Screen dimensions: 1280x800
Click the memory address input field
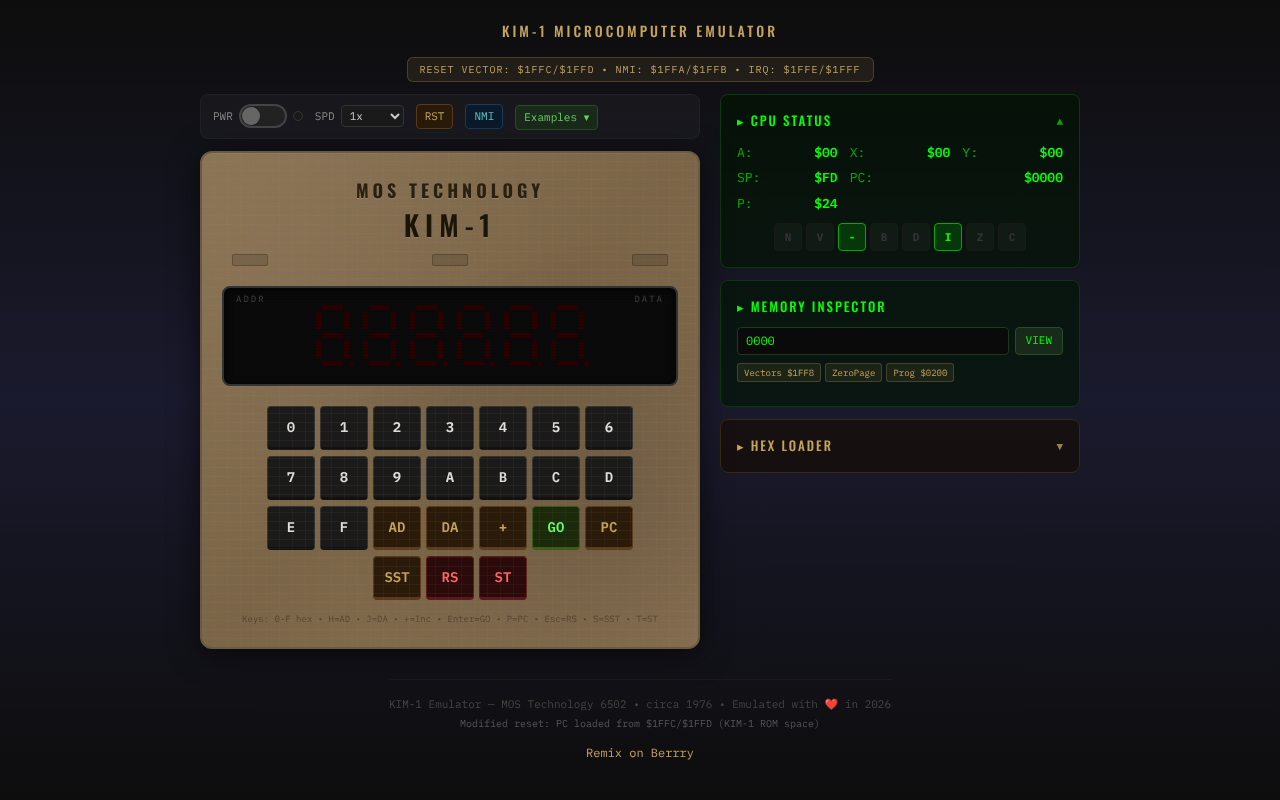pyautogui.click(x=872, y=341)
